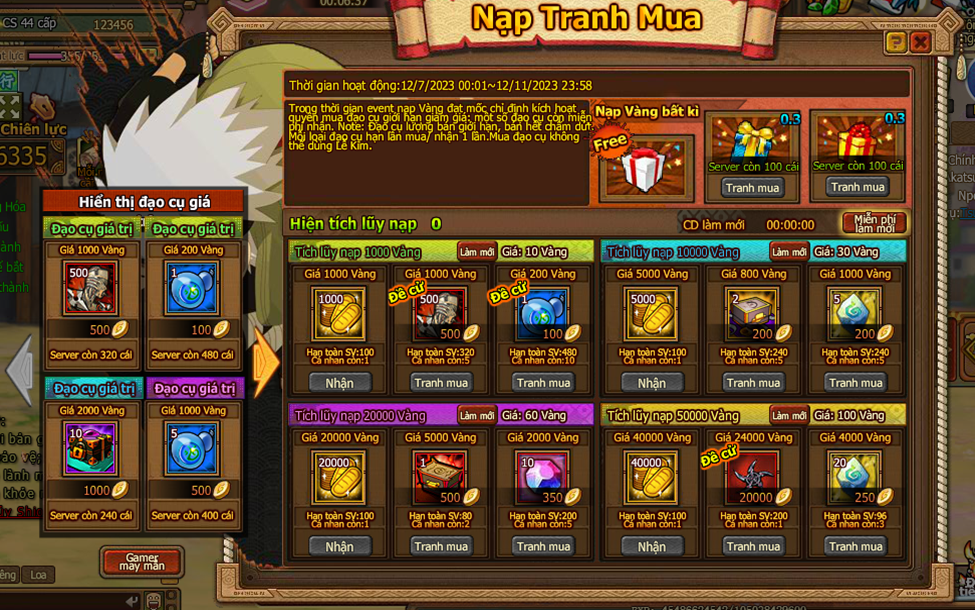This screenshot has height=610, width=975.
Task: Refresh the Tích lũy nạp 20000 Vàng tier
Action: 477,415
